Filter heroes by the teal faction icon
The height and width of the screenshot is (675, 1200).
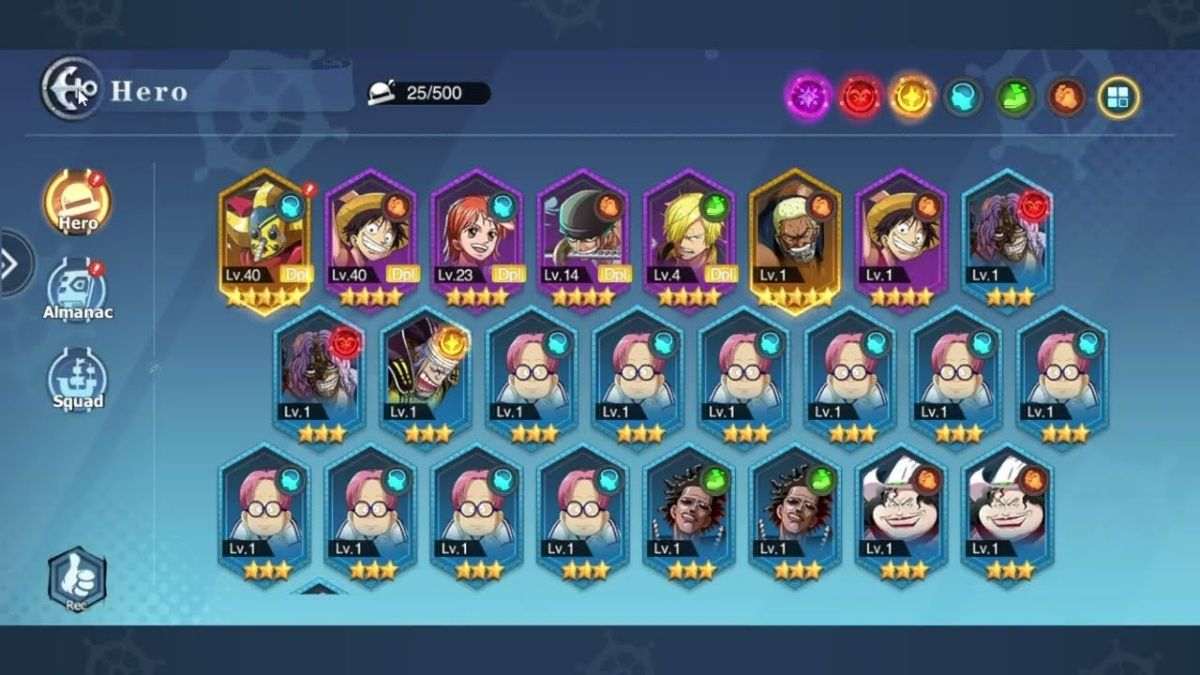[x=963, y=97]
